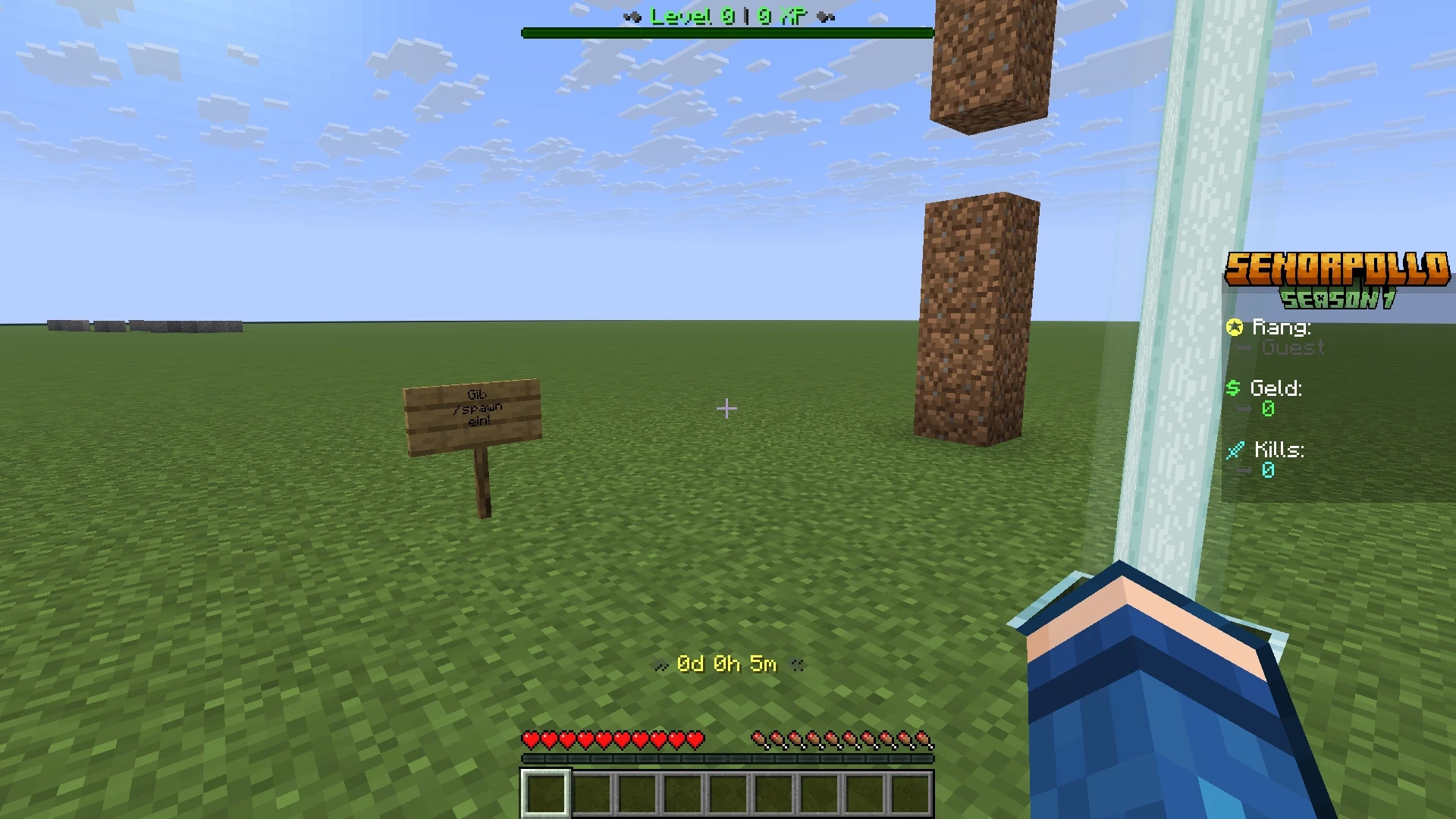
Task: Click the crosshair at screen center
Action: coord(726,409)
